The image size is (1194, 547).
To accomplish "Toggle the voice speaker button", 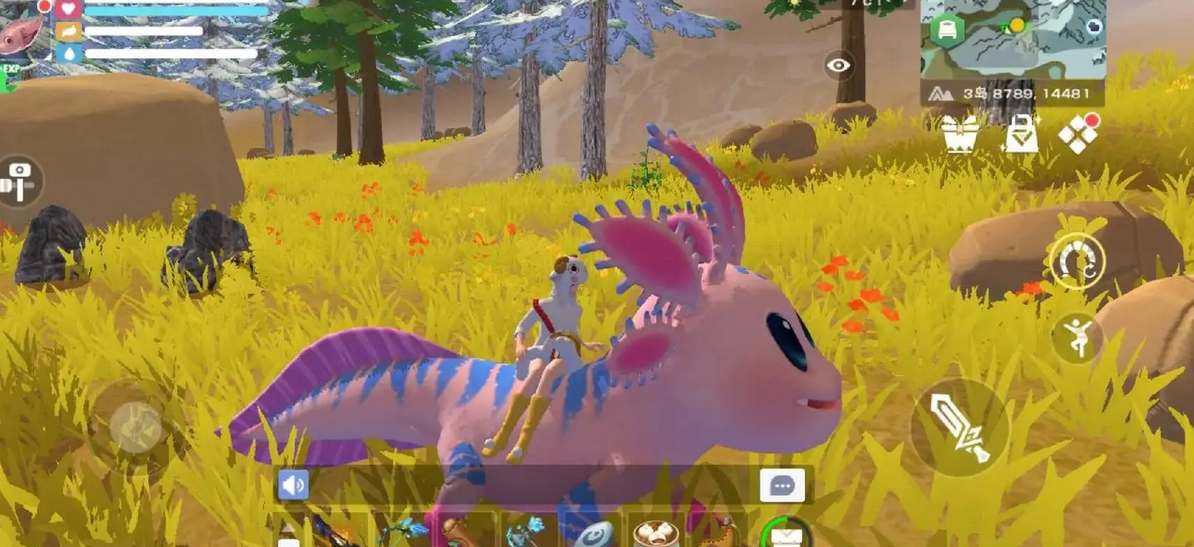I will (x=293, y=486).
